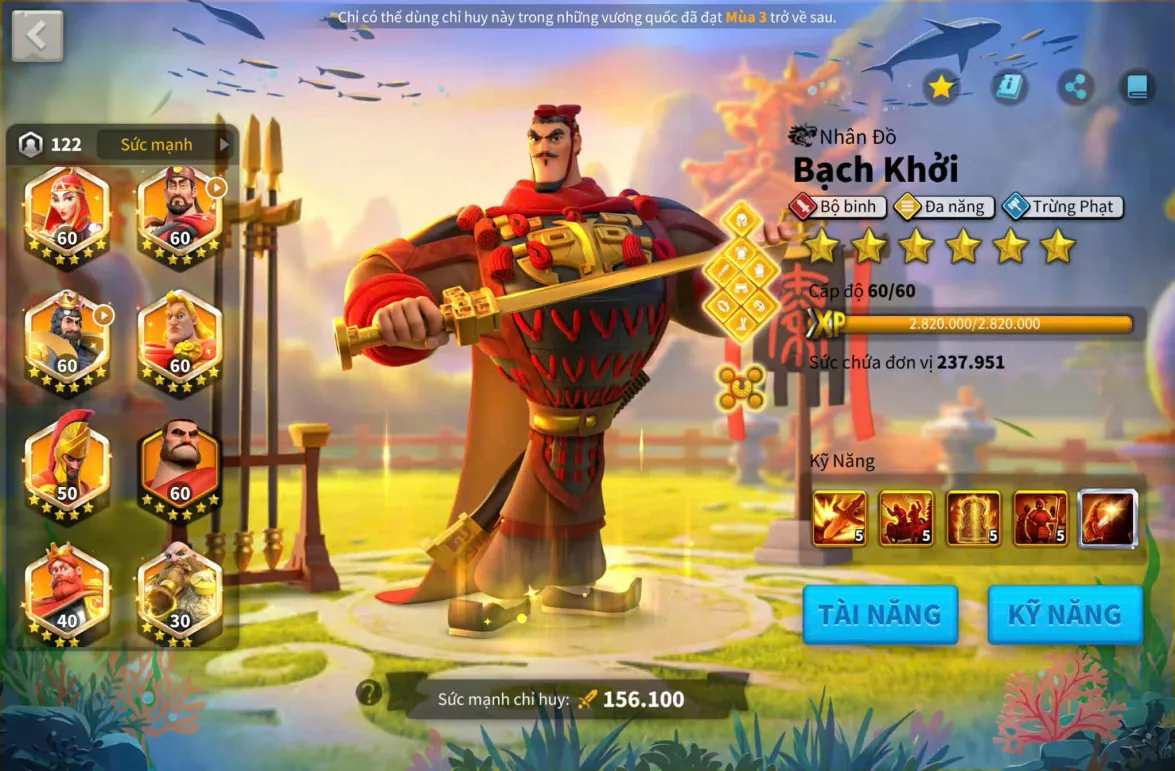Go back using the arrow button
The width and height of the screenshot is (1175, 771).
click(x=37, y=36)
